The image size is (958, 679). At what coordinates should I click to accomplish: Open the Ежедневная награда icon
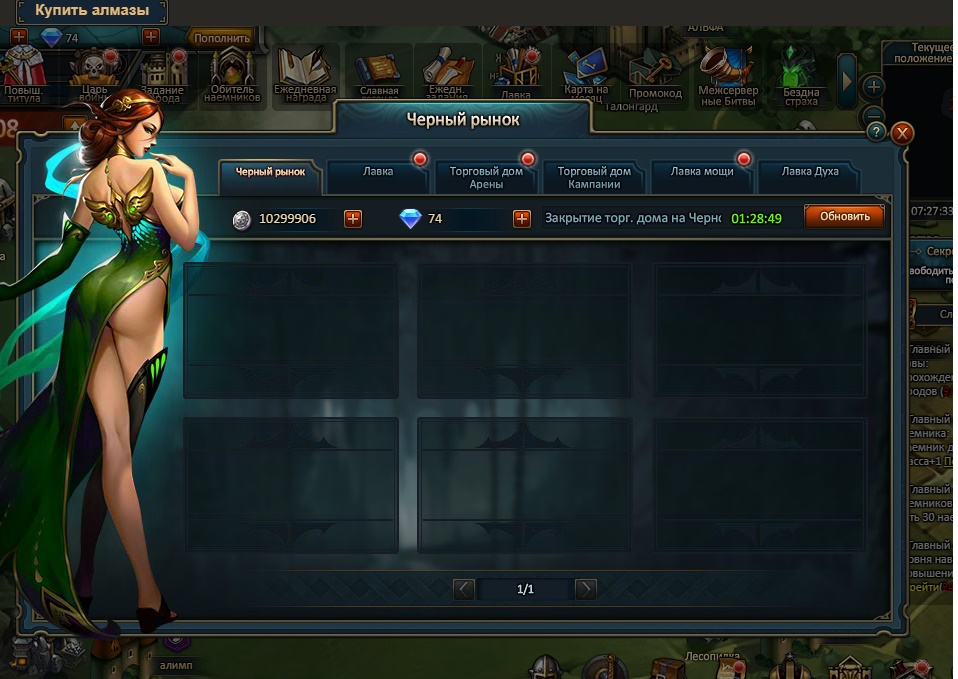click(304, 74)
